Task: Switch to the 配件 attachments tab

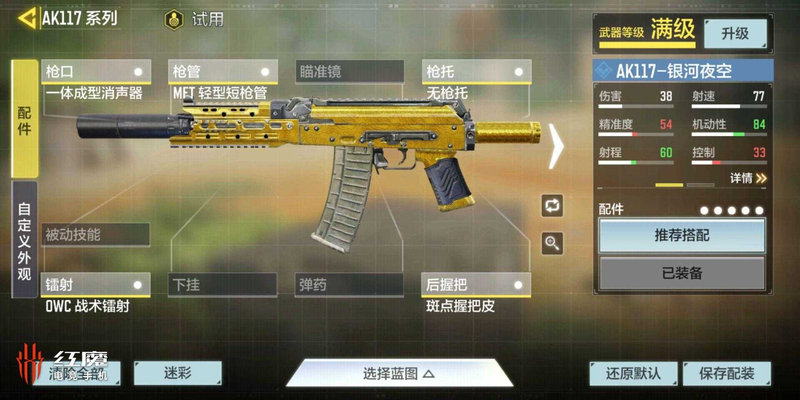Action: 25,118
